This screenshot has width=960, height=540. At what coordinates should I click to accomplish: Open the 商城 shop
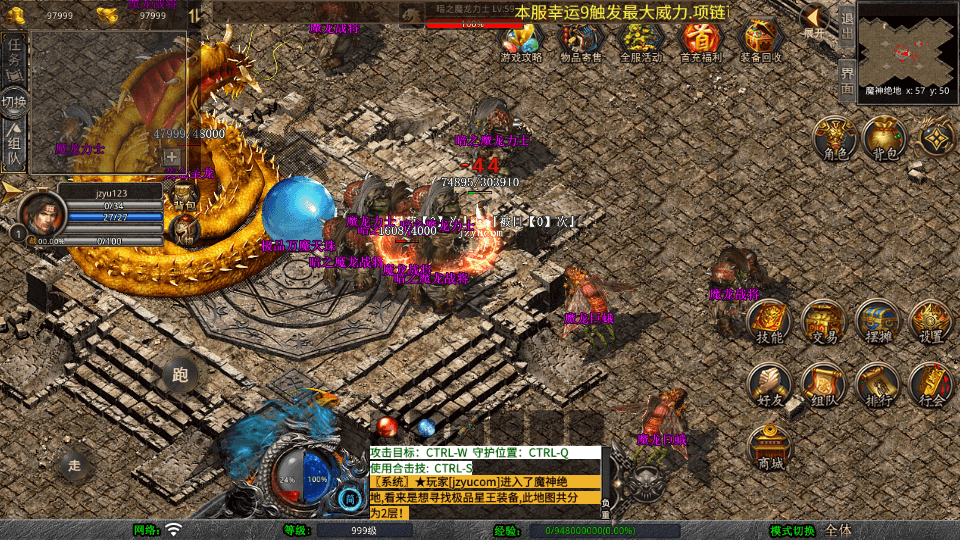point(770,445)
